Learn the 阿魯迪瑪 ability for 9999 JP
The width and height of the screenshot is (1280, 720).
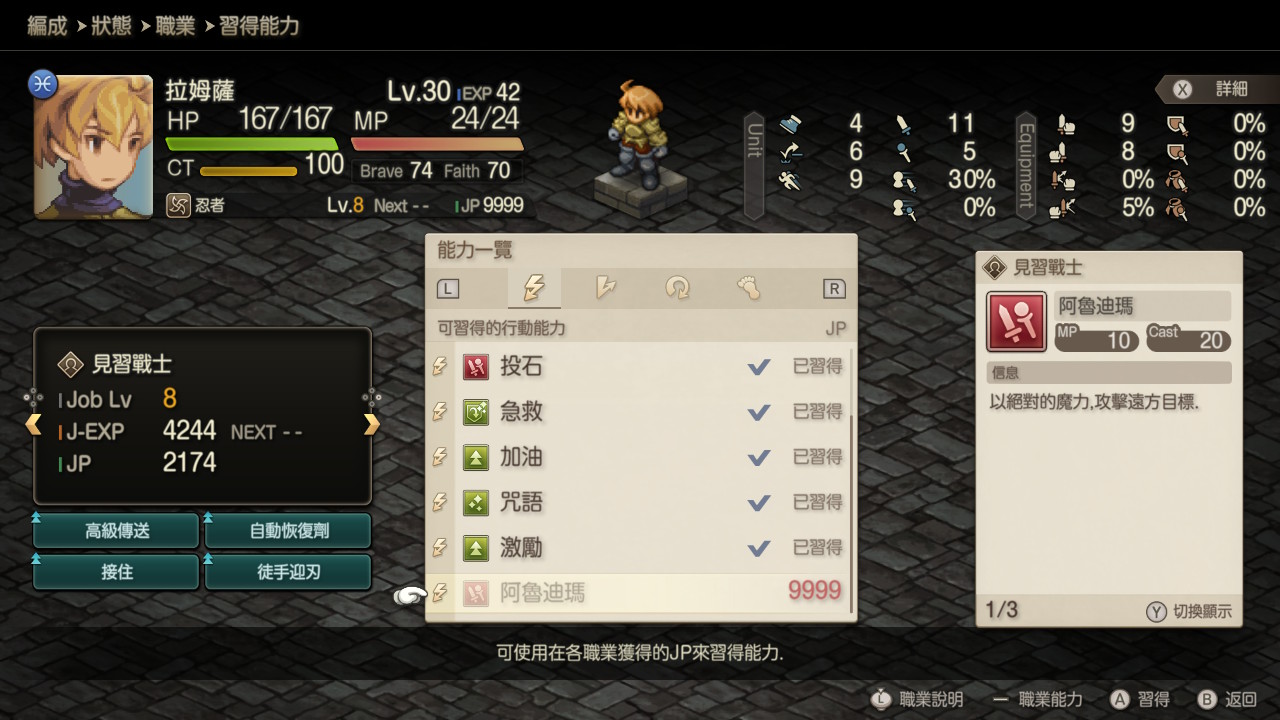(640, 593)
